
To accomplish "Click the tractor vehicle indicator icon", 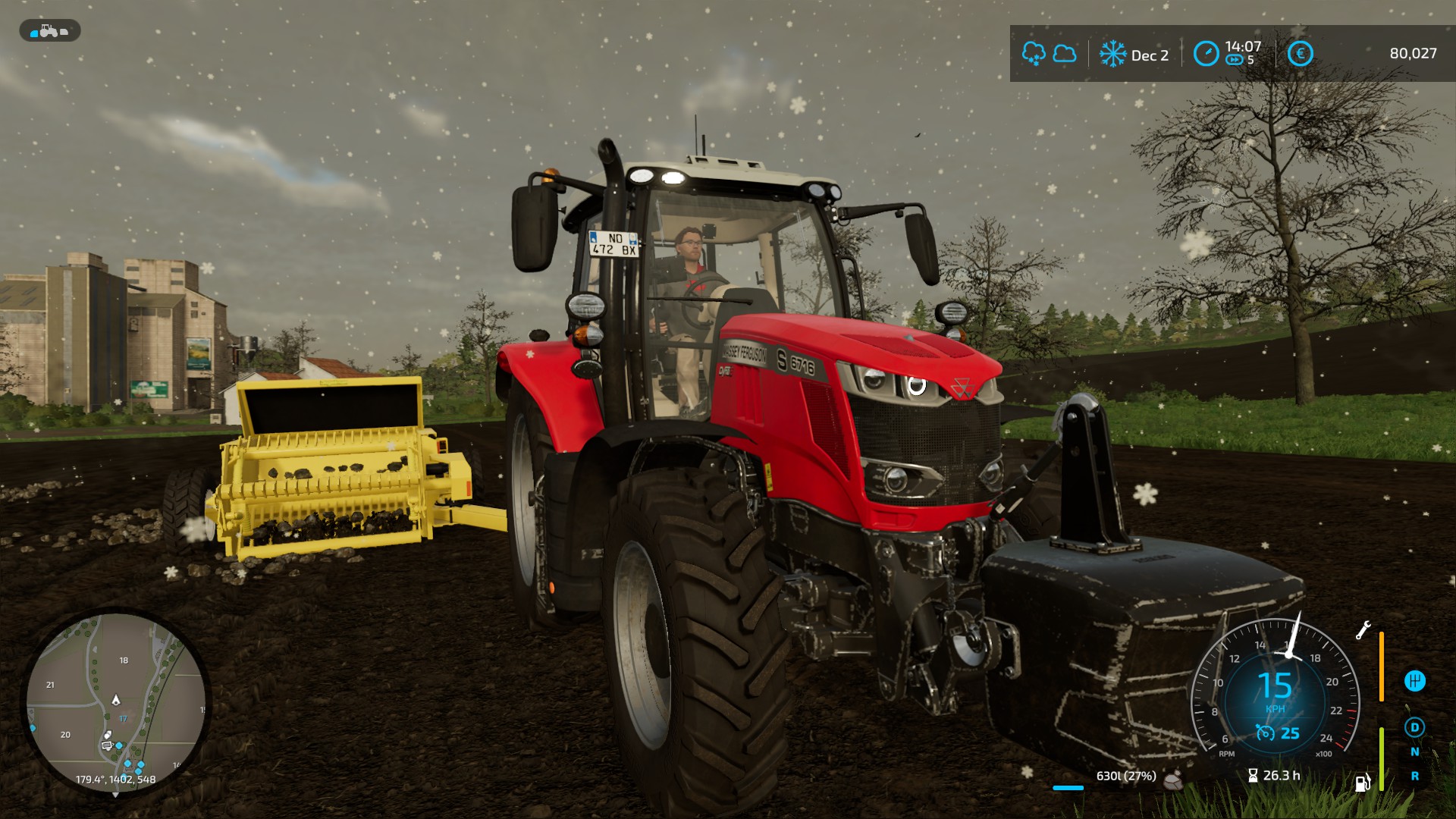I will tap(49, 31).
